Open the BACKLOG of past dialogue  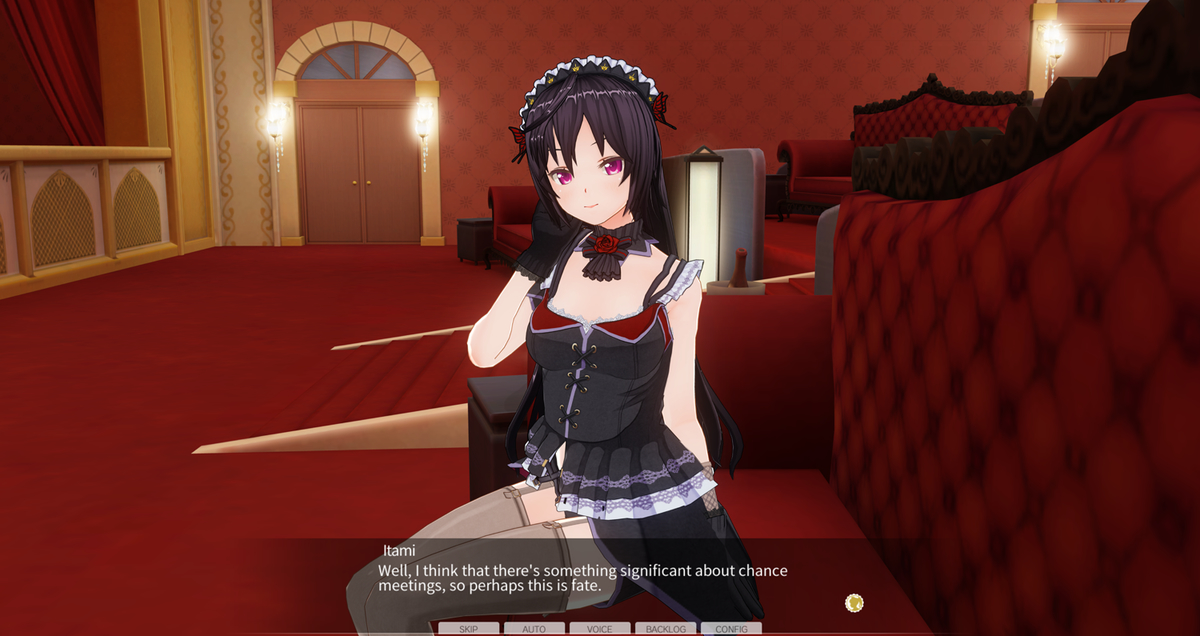(666, 629)
